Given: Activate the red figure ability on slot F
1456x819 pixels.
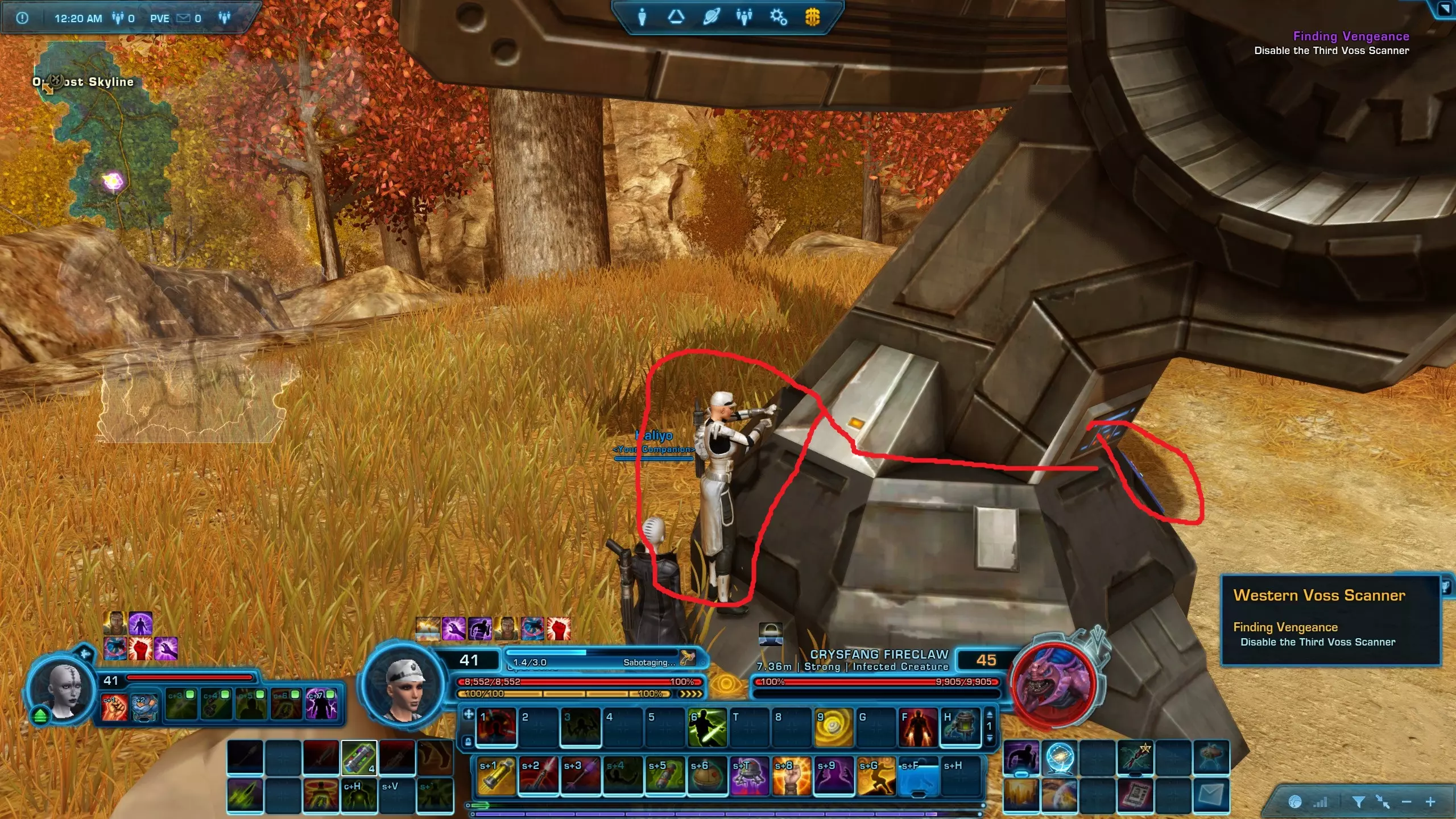Looking at the screenshot, I should click(x=917, y=727).
